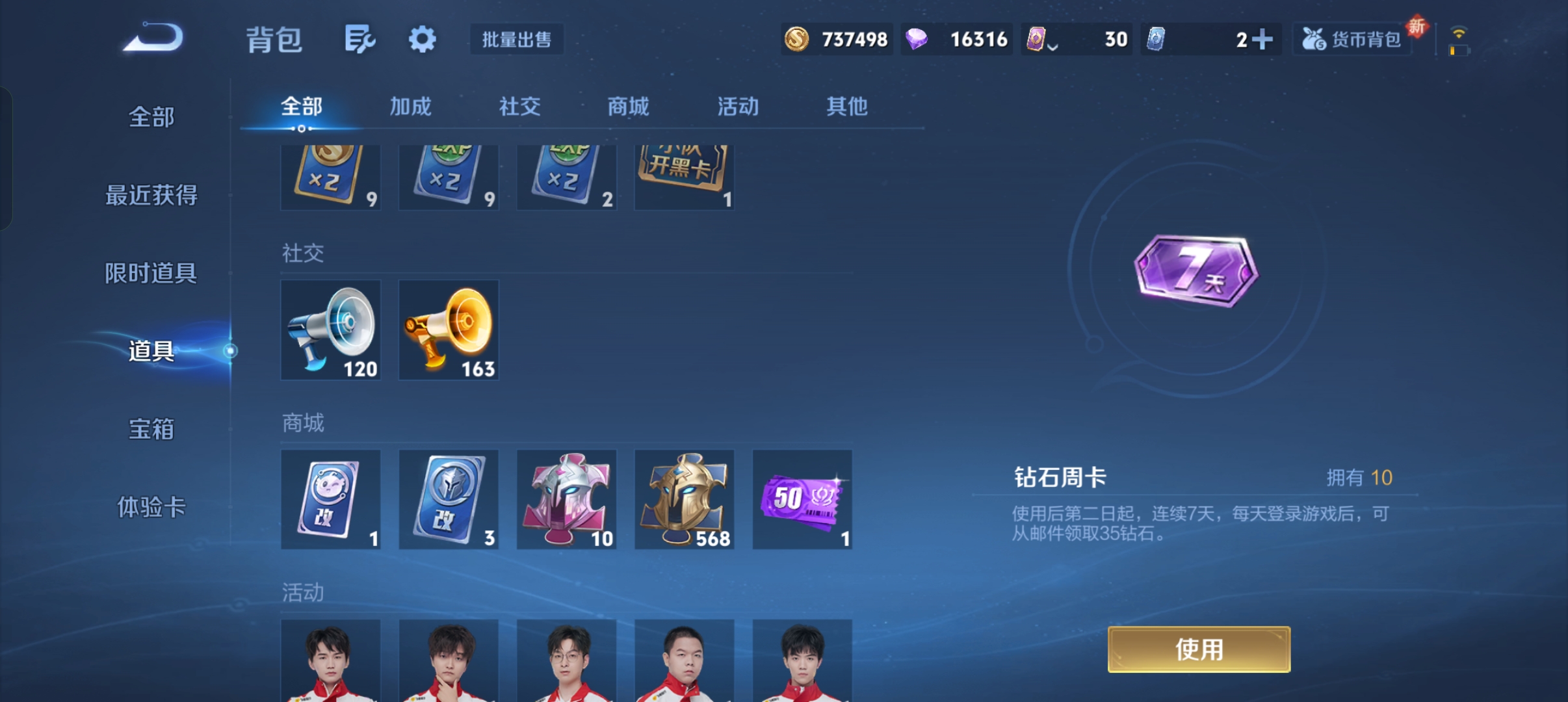Select the blue speaker megaphone item
1568x702 pixels.
[x=330, y=330]
